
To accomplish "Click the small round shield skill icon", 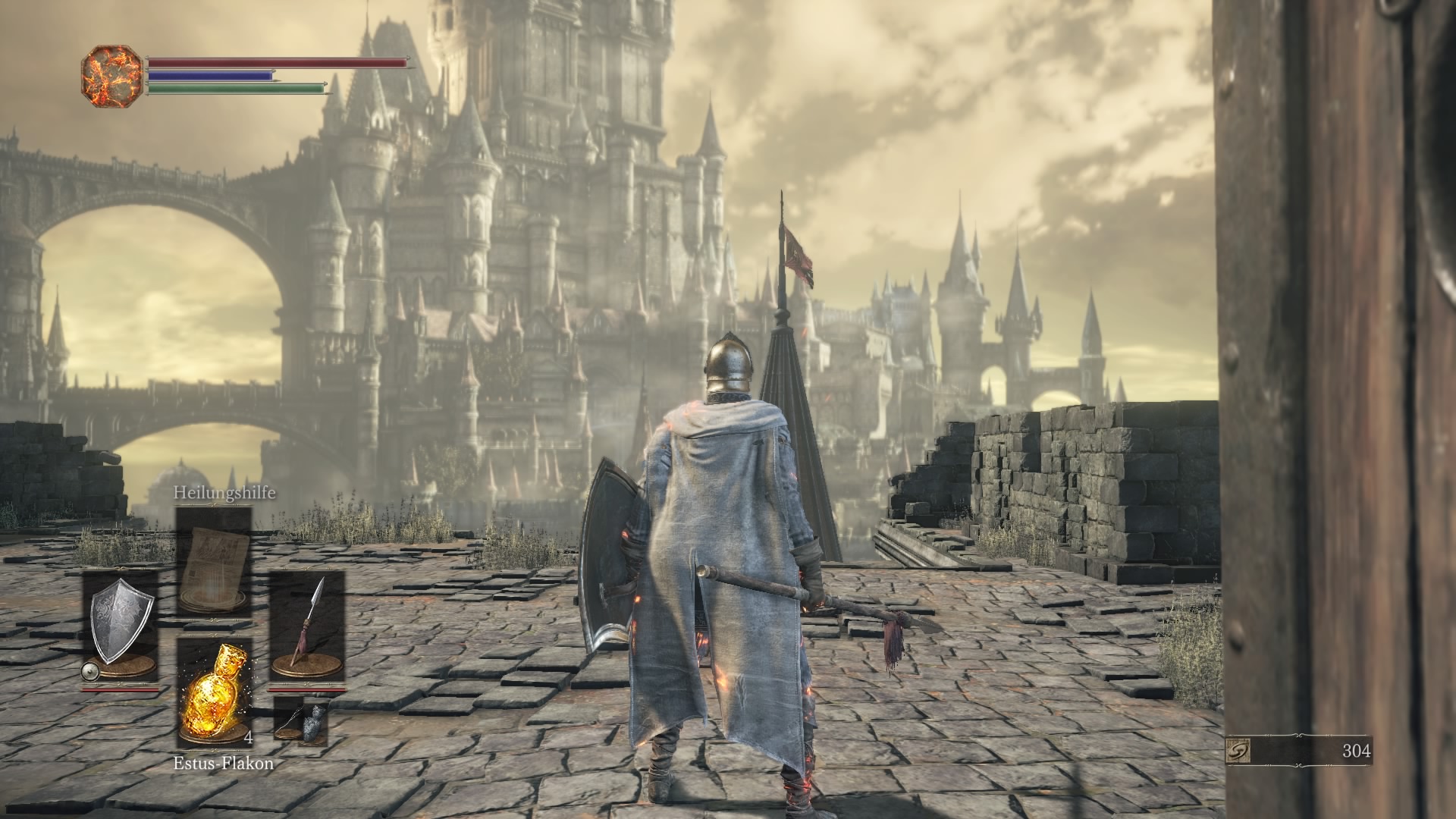I will (90, 671).
